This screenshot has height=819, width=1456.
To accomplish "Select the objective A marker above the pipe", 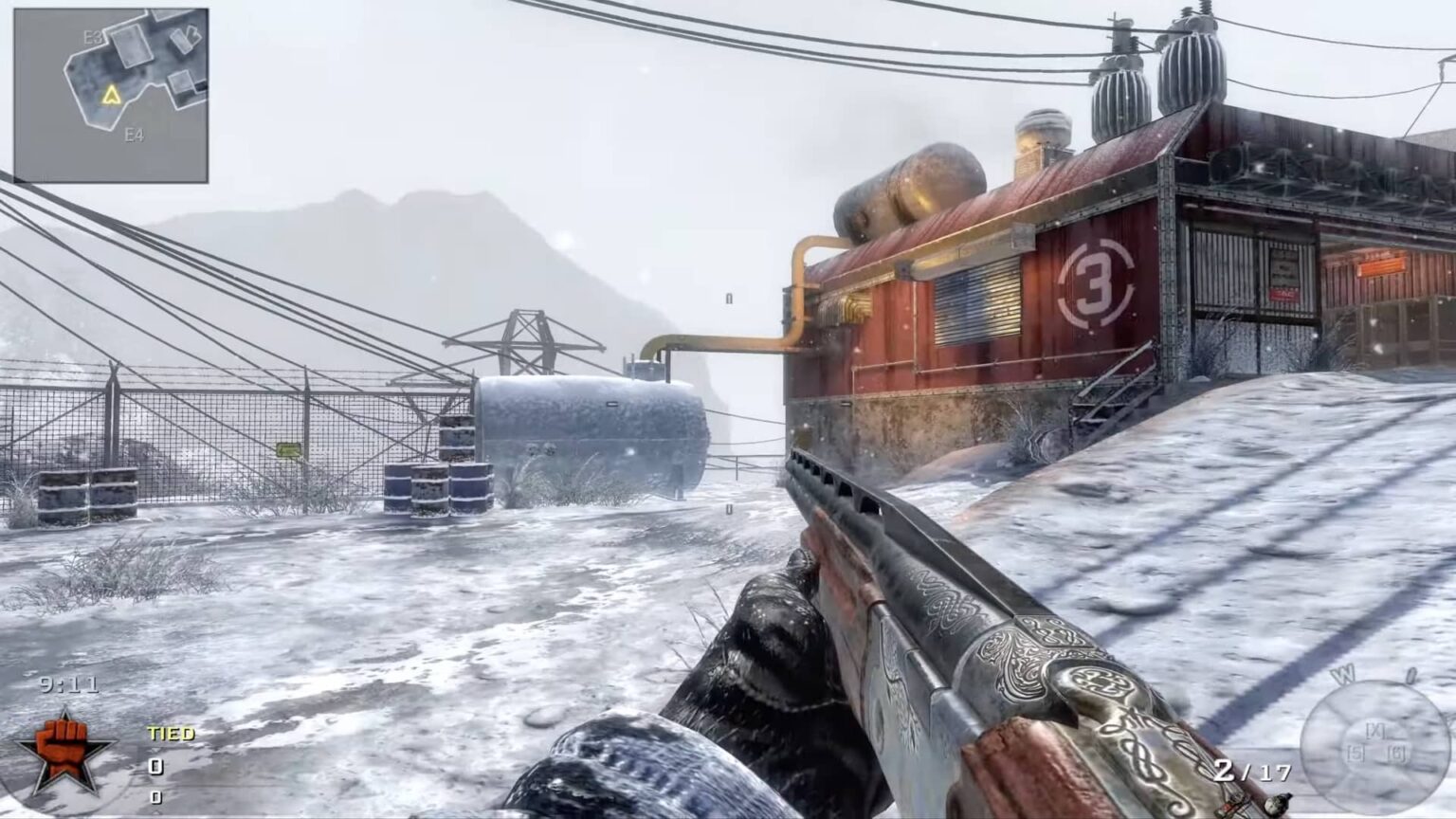I will pyautogui.click(x=728, y=299).
